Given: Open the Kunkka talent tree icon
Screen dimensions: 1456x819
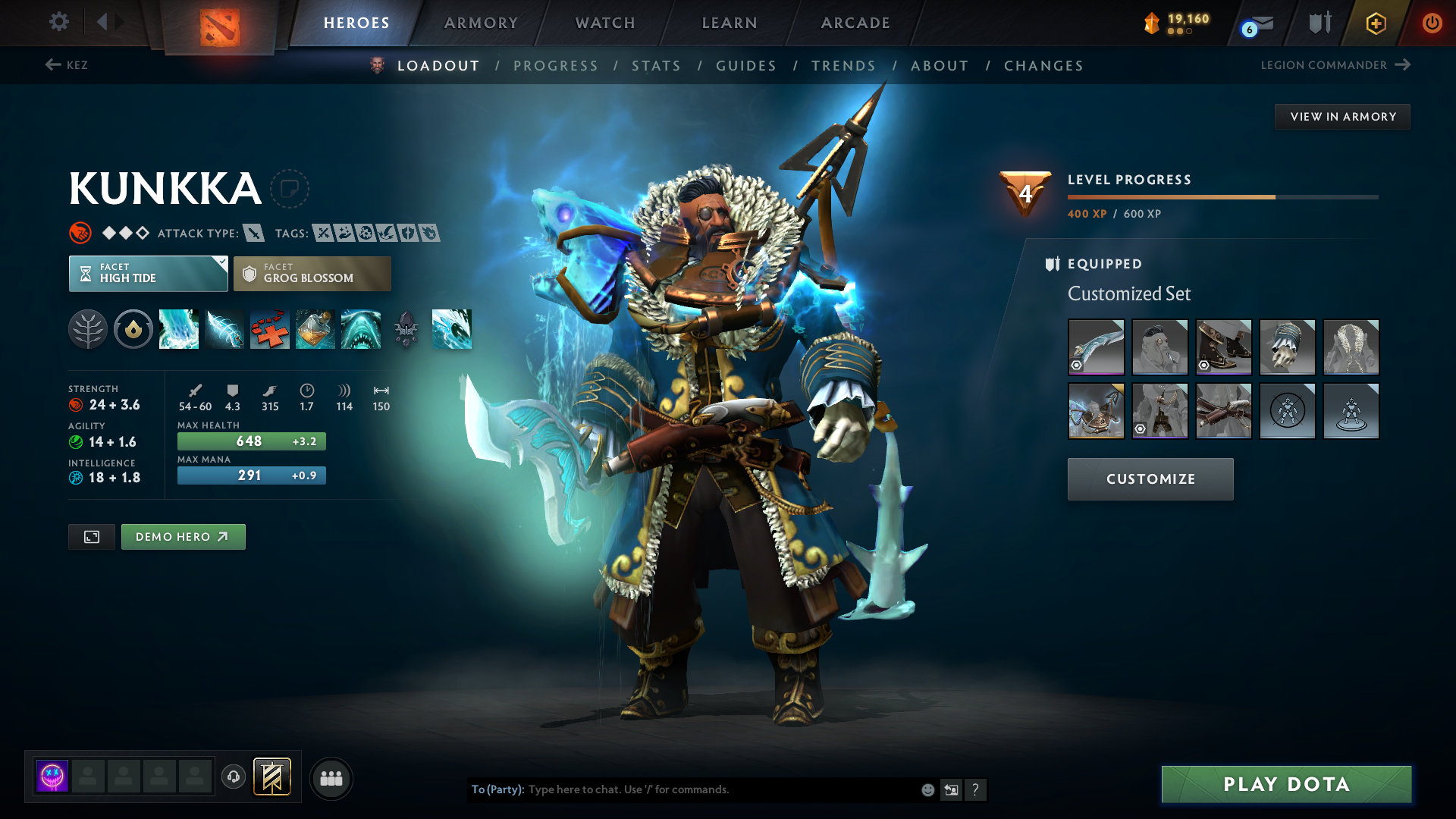Looking at the screenshot, I should [x=88, y=329].
